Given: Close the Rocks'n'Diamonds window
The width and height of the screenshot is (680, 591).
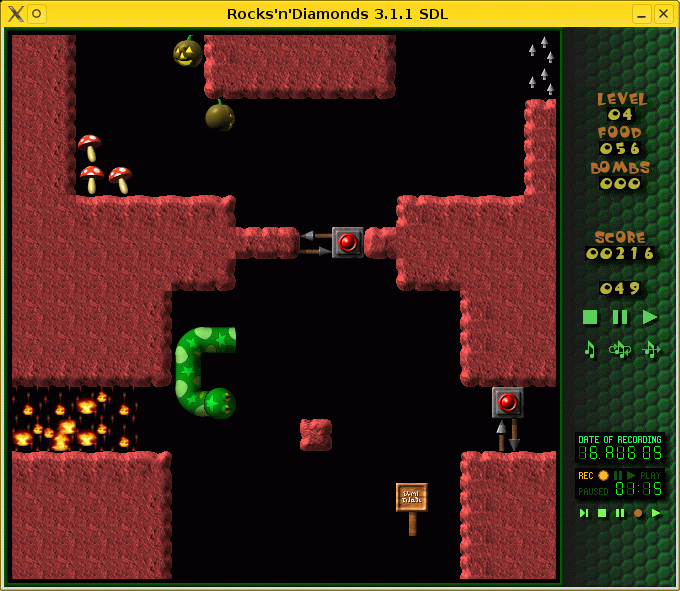Looking at the screenshot, I should click(663, 13).
